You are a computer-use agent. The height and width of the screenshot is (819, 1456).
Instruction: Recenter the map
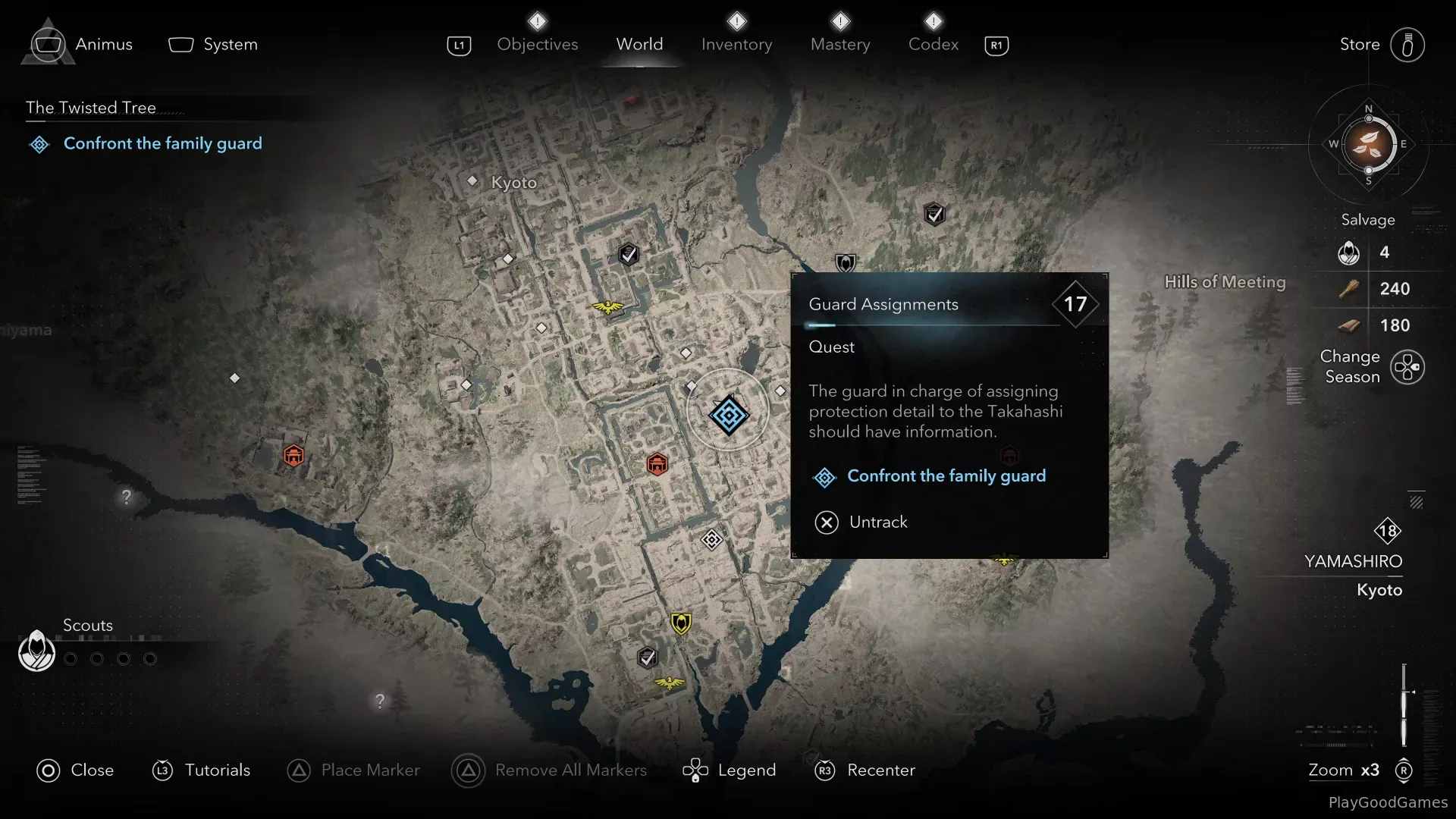[x=864, y=770]
